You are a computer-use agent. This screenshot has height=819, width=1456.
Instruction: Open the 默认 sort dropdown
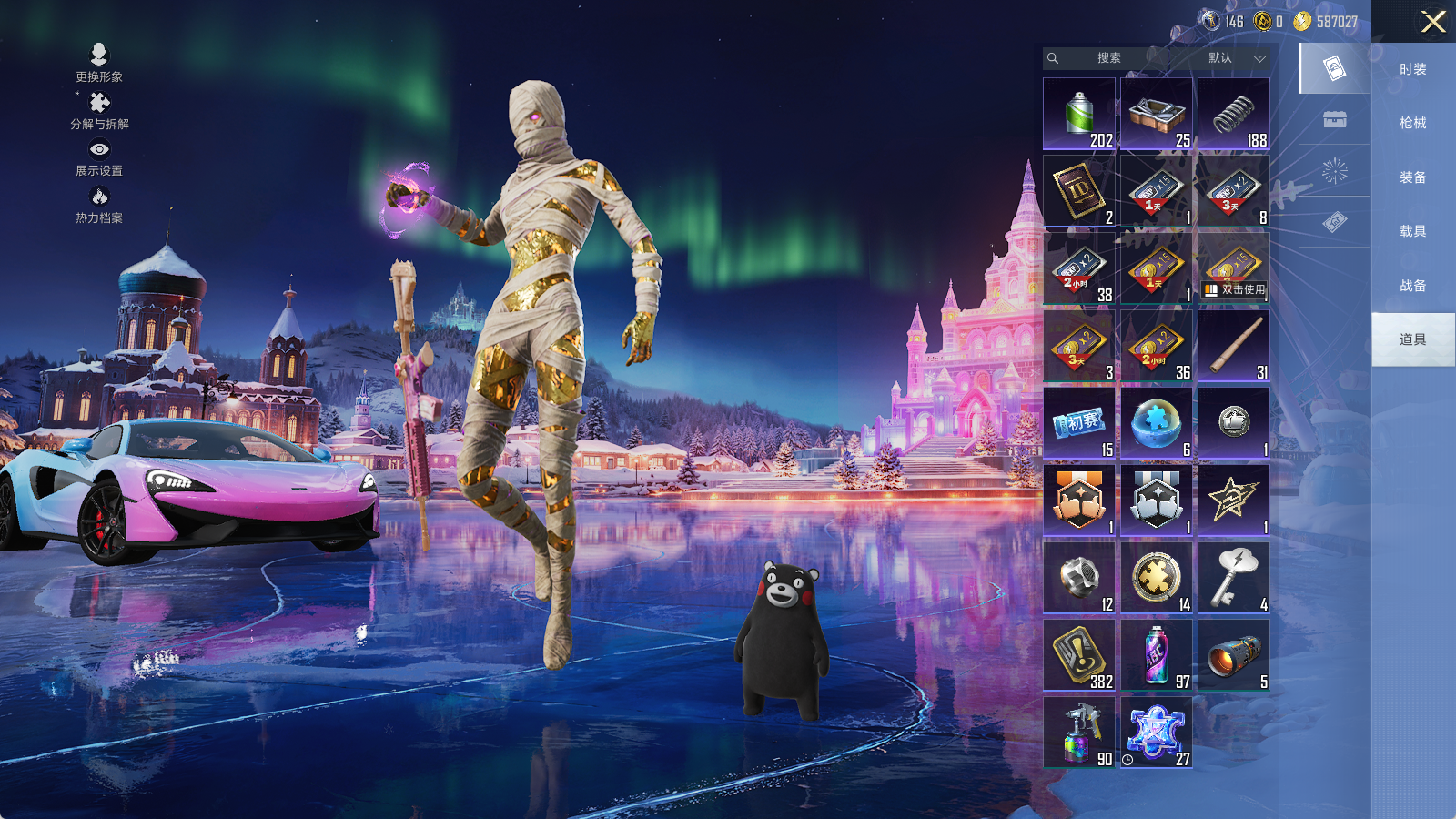tap(1235, 58)
